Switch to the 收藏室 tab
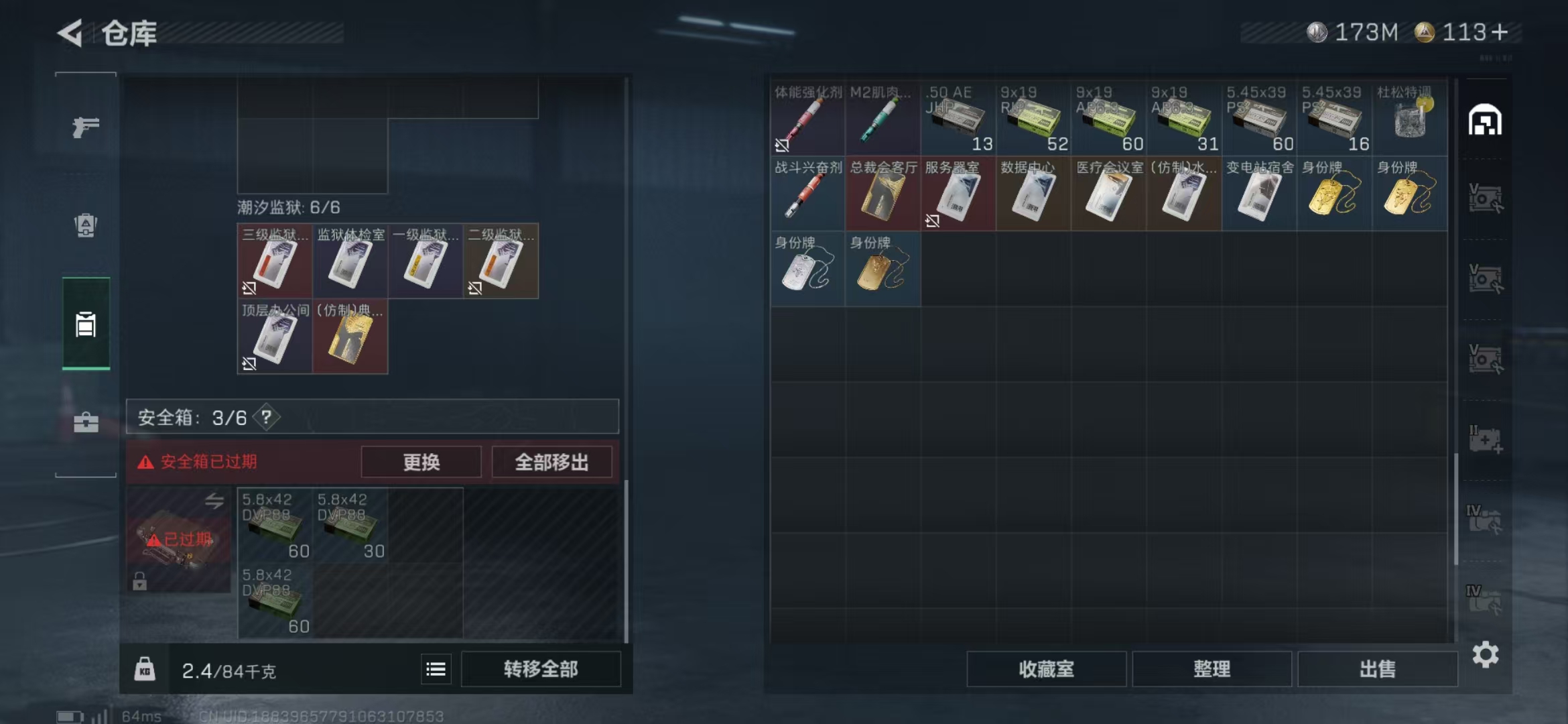The width and height of the screenshot is (1568, 724). 1048,669
